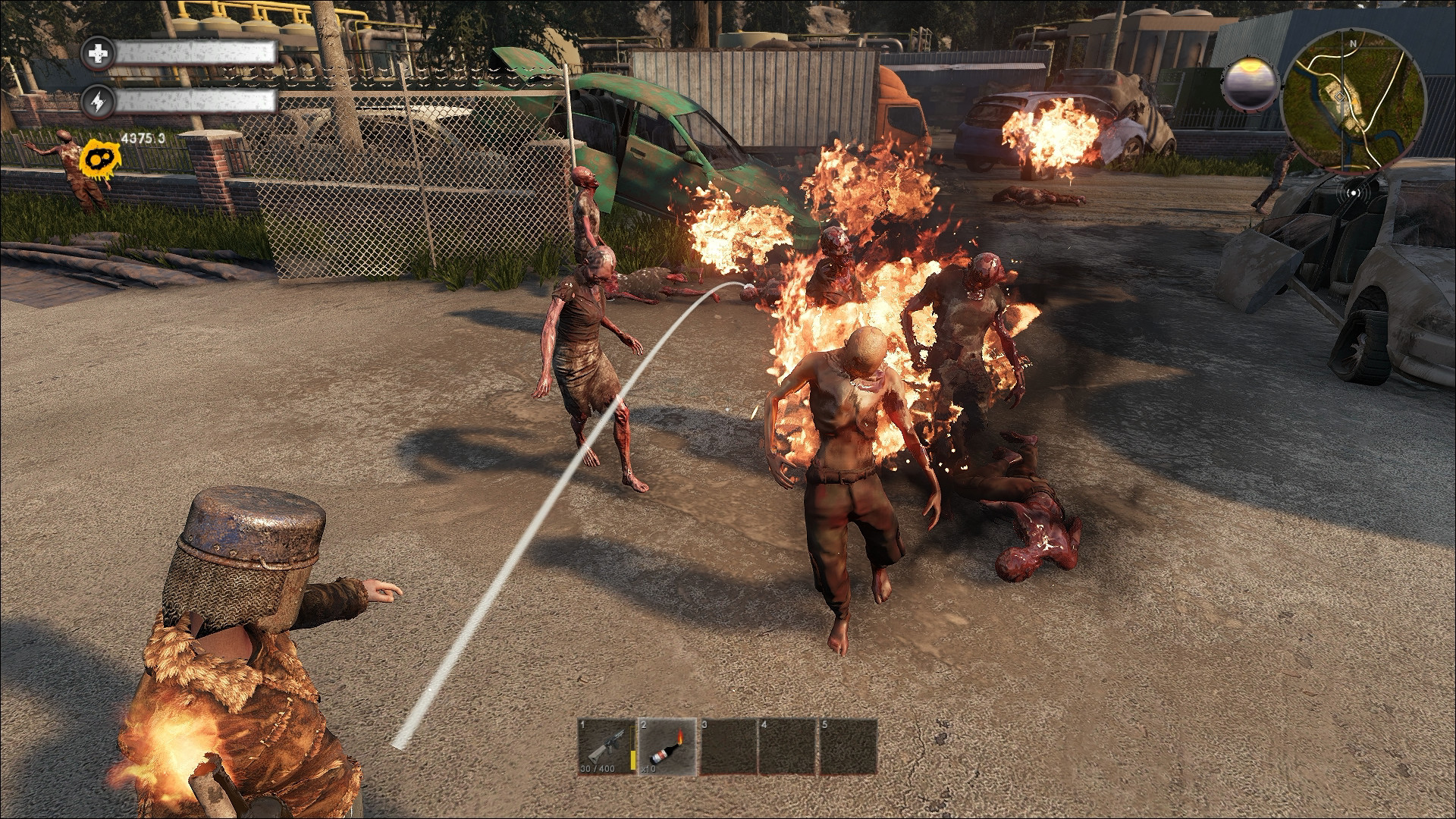This screenshot has height=819, width=1456.
Task: Select the assault rifle hotbar slot
Action: click(x=607, y=747)
